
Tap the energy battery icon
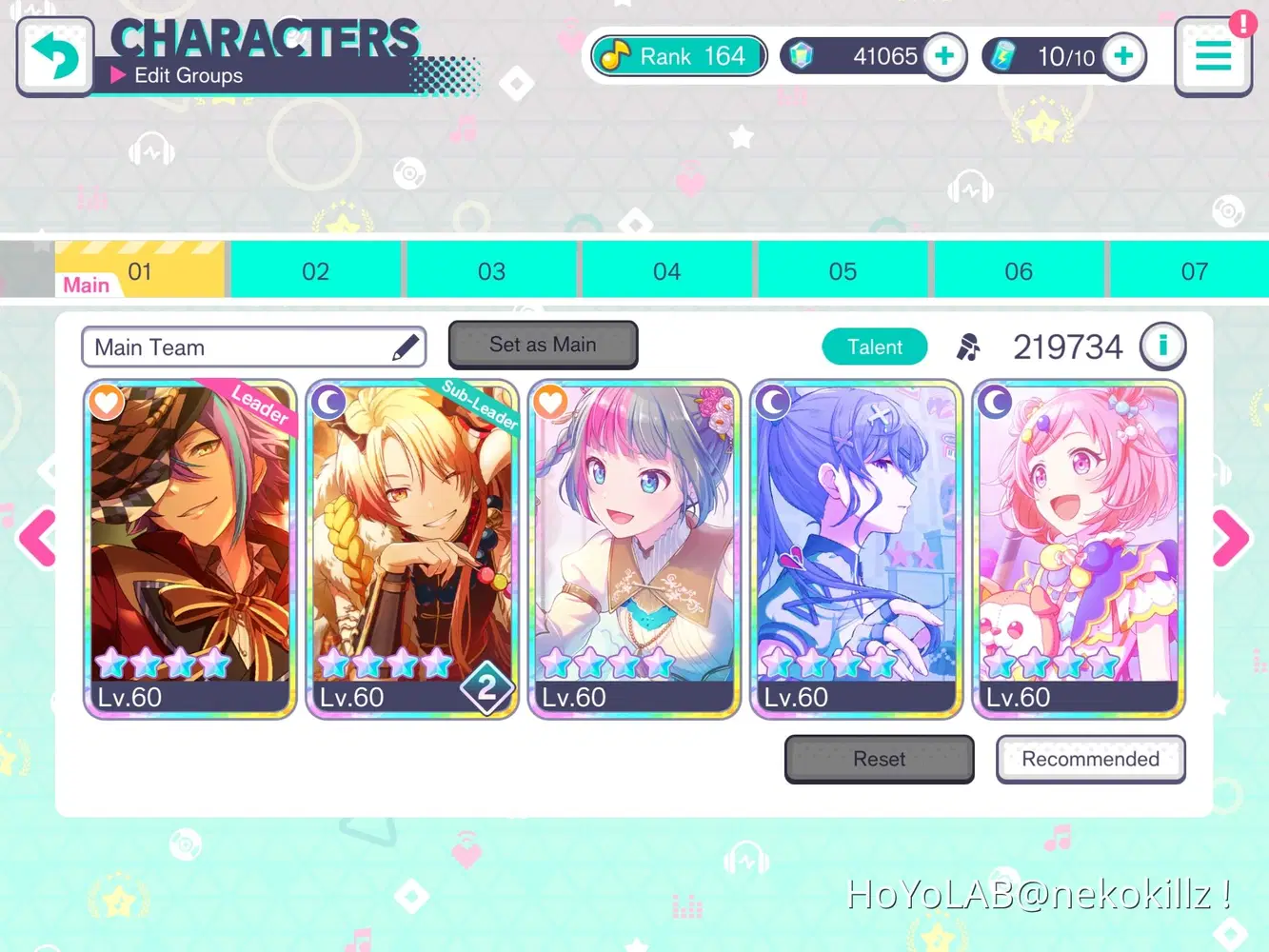click(1005, 55)
